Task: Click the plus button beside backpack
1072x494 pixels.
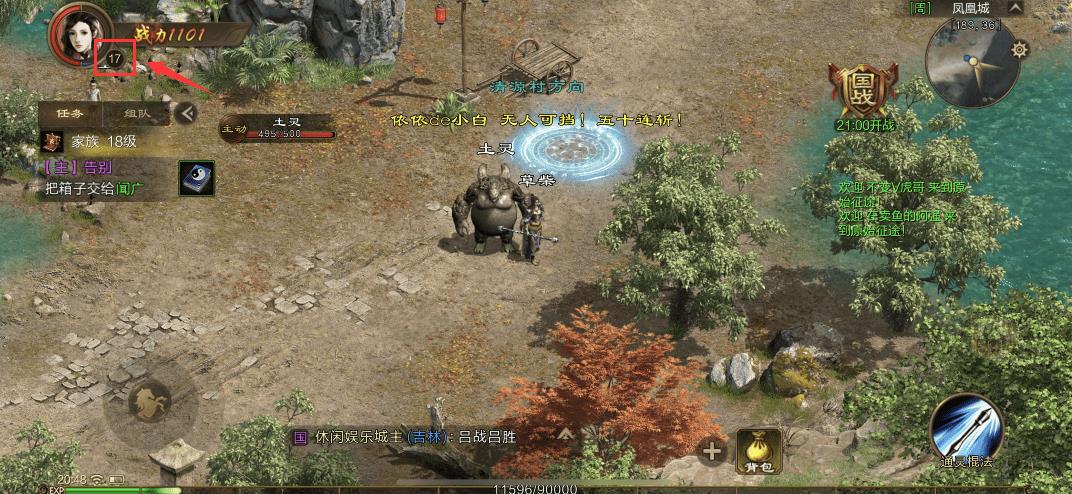Action: 712,452
